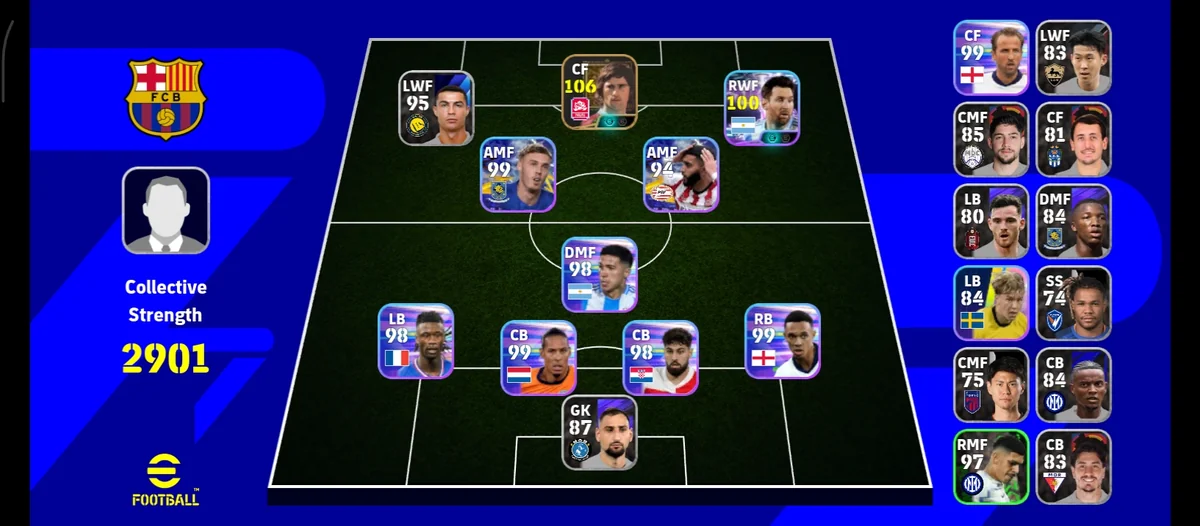Choose the CF 106 striker card

click(x=598, y=91)
